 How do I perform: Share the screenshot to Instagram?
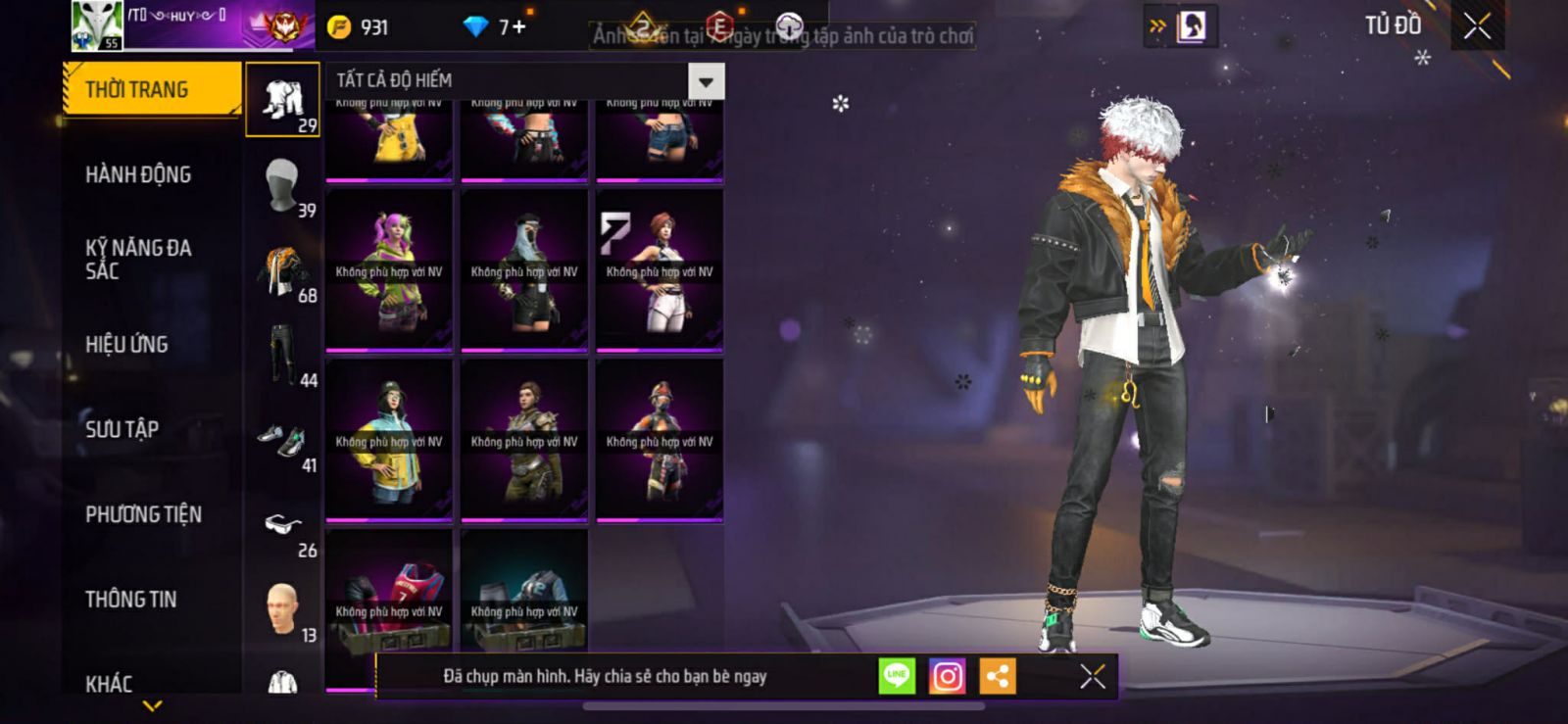pos(947,676)
